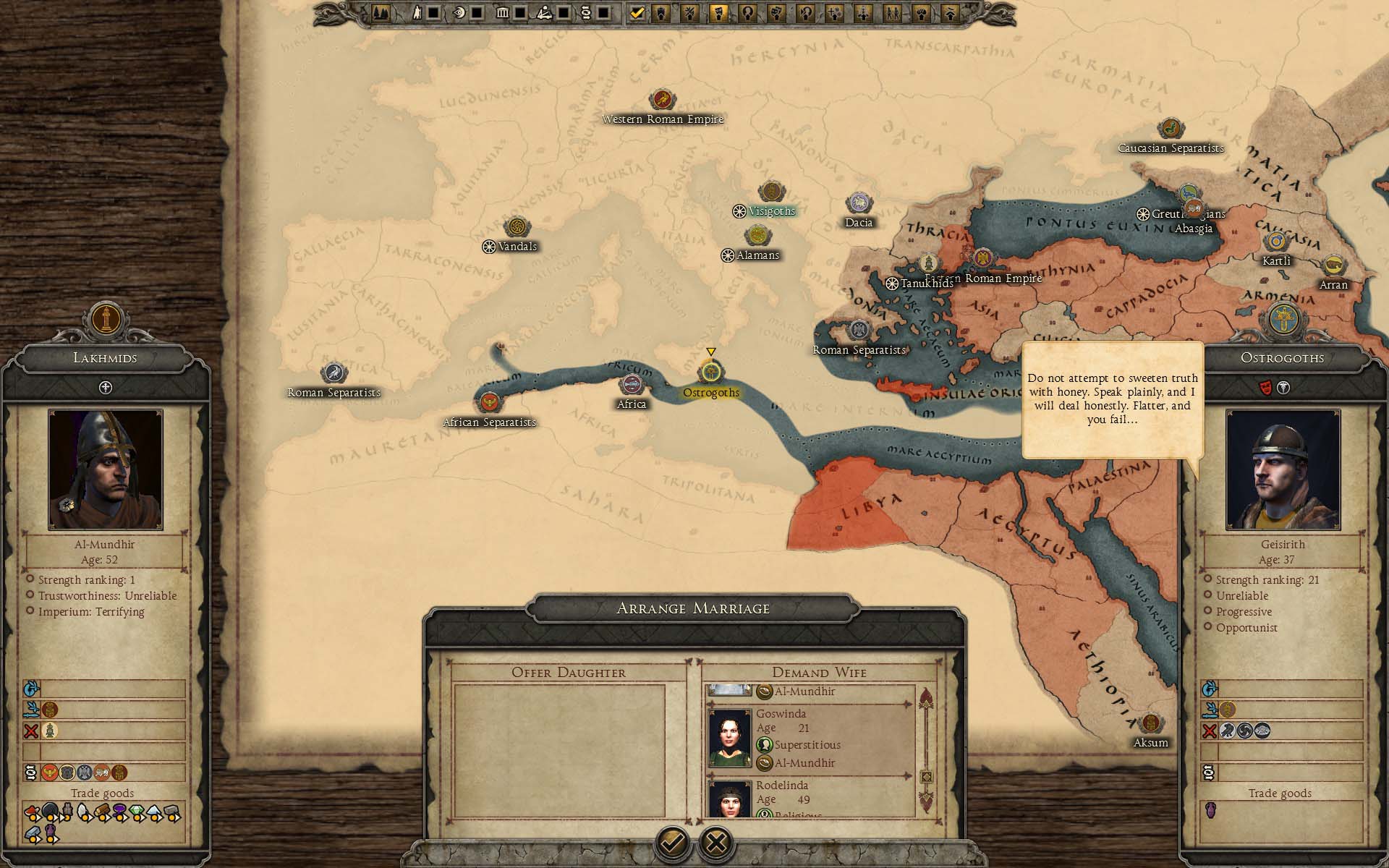Image resolution: width=1389 pixels, height=868 pixels.
Task: Toggle the theatre masks filter in top bar
Action: point(776,12)
